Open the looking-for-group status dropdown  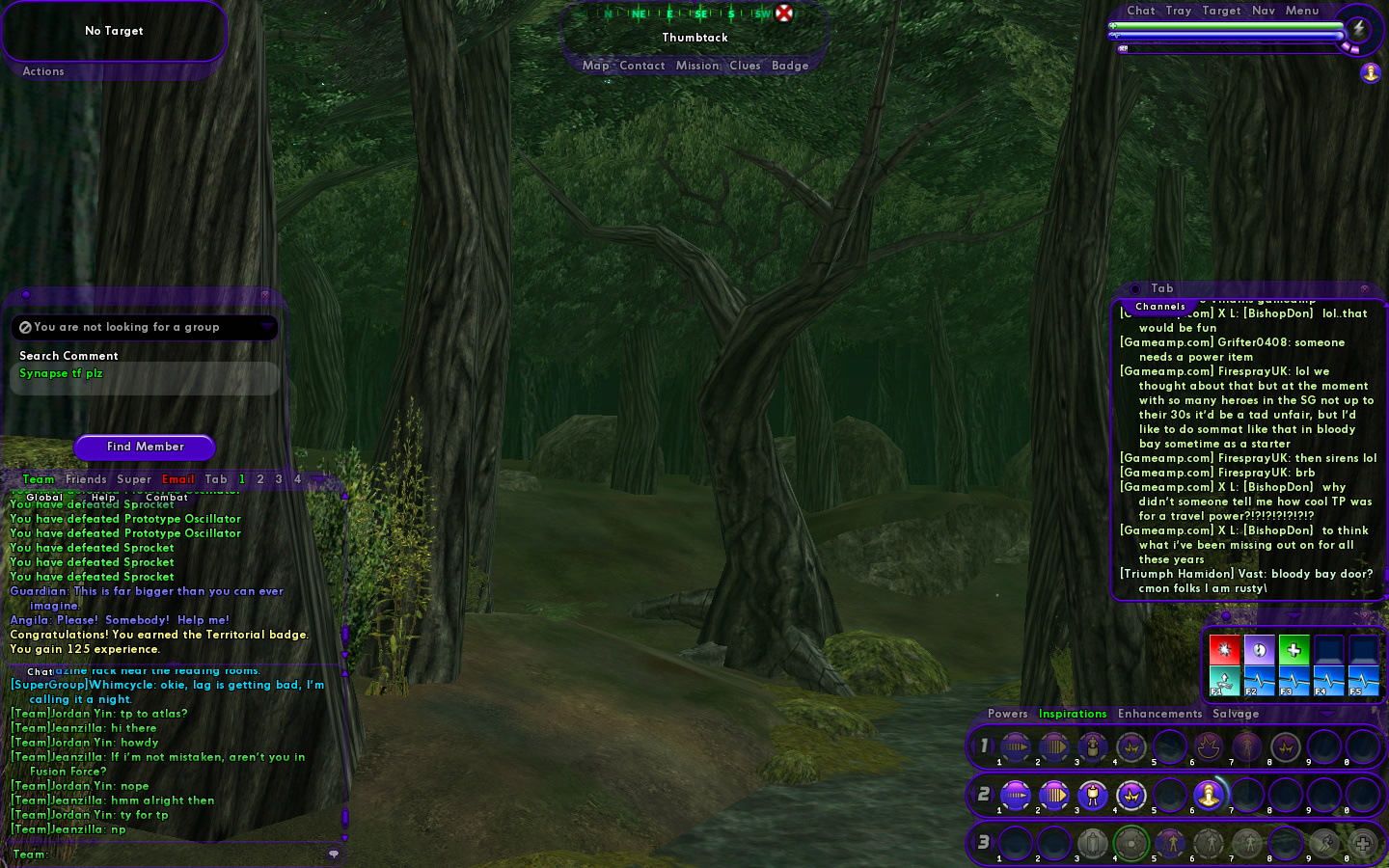point(266,328)
